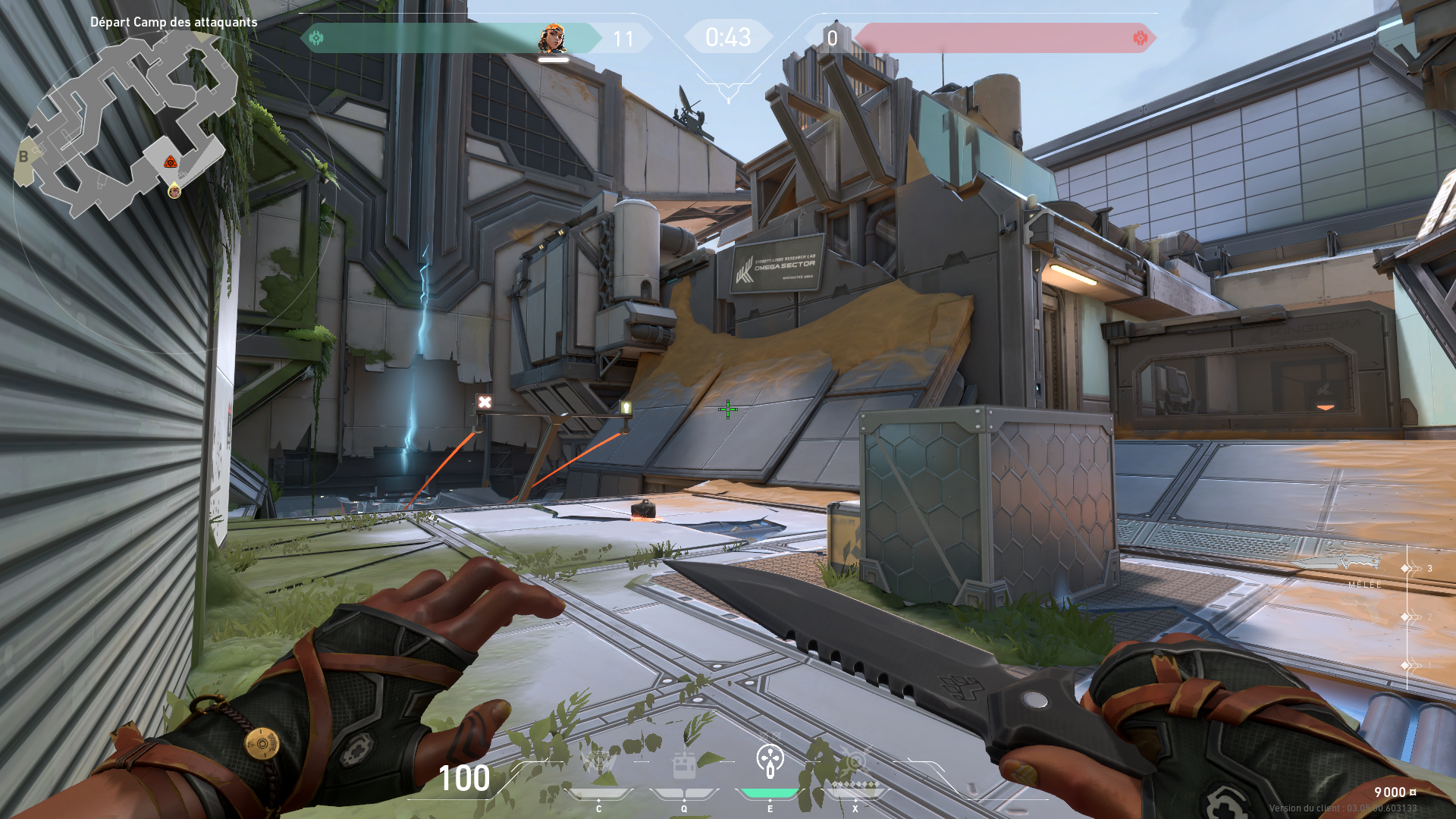Select the Paint Shells grenade ability
This screenshot has width=1456, height=819.
(x=770, y=761)
